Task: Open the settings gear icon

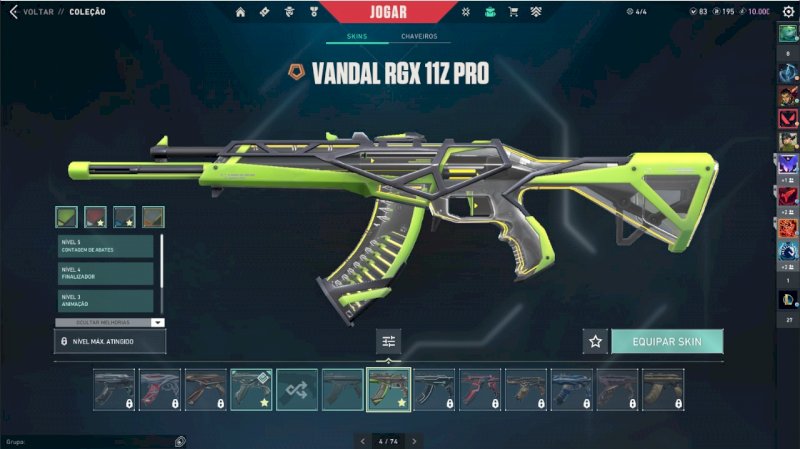Action: click(788, 11)
